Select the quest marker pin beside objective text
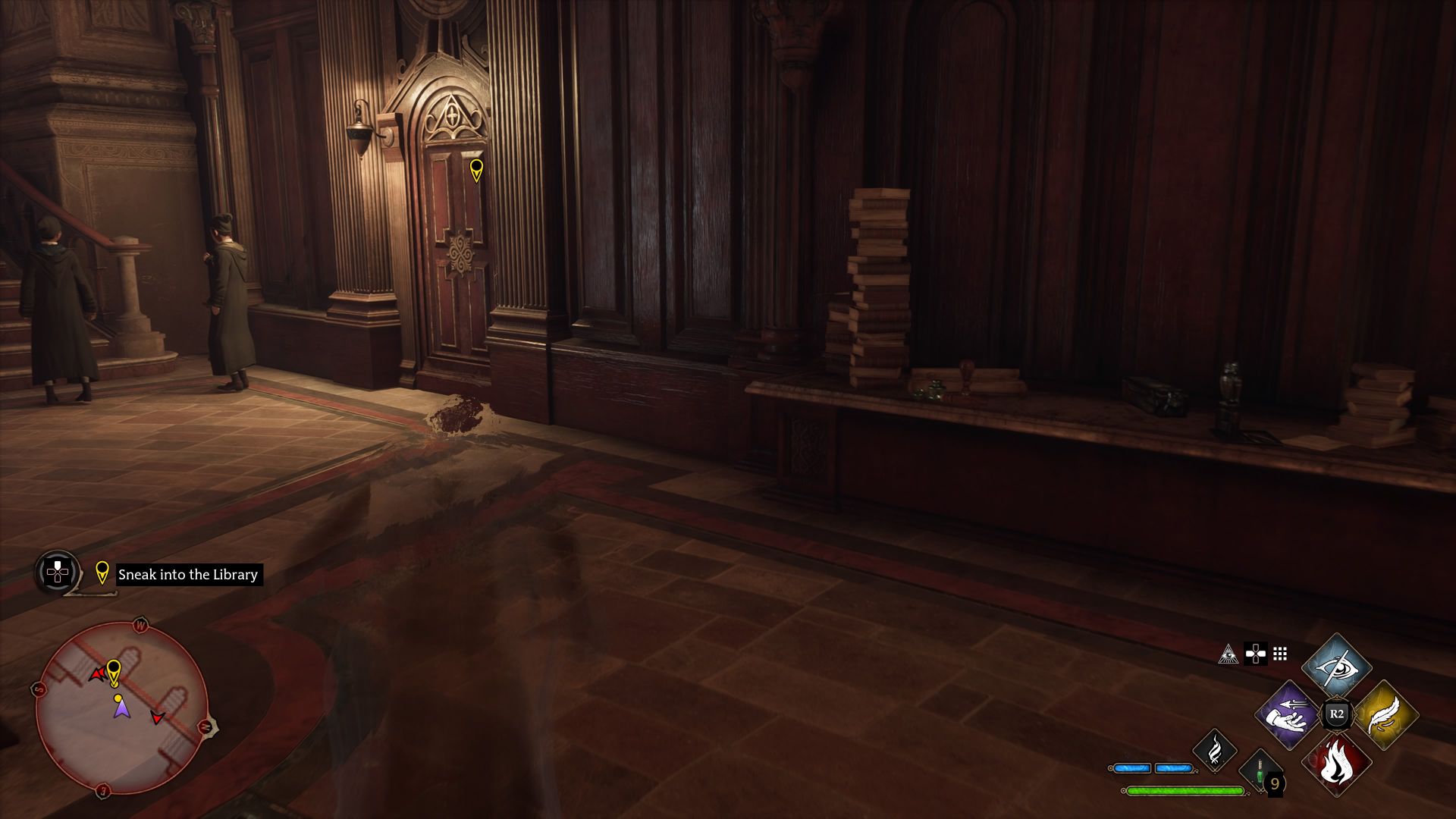1456x819 pixels. [x=102, y=573]
